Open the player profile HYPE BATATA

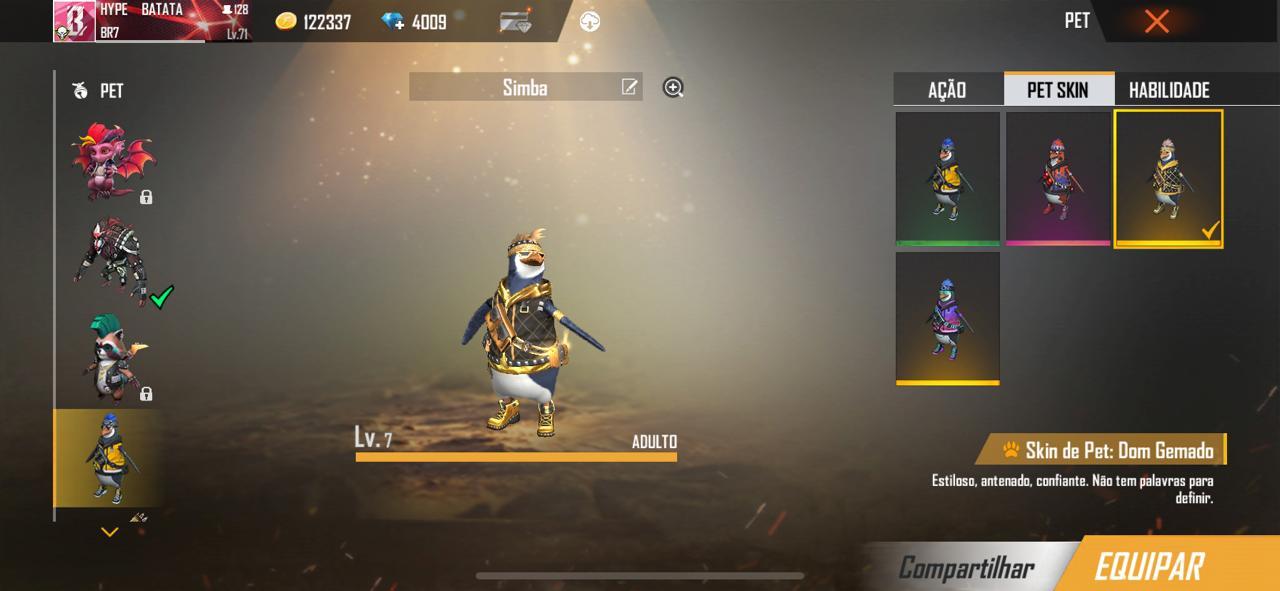pos(150,21)
